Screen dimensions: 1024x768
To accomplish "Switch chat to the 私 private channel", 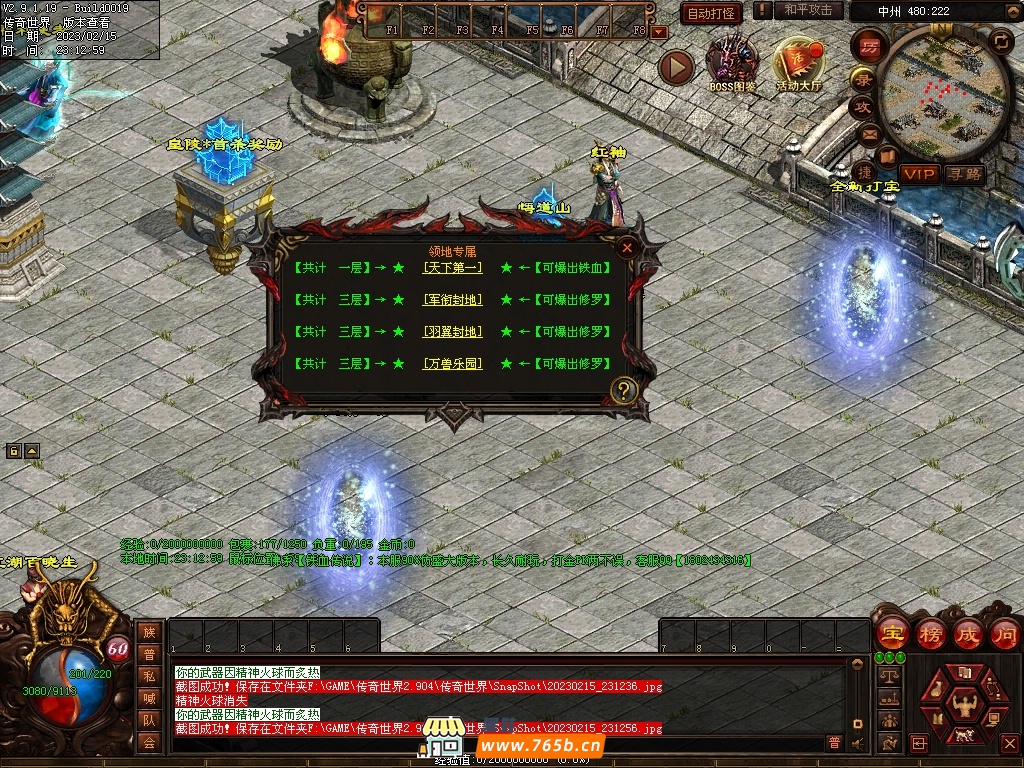I will 149,676.
